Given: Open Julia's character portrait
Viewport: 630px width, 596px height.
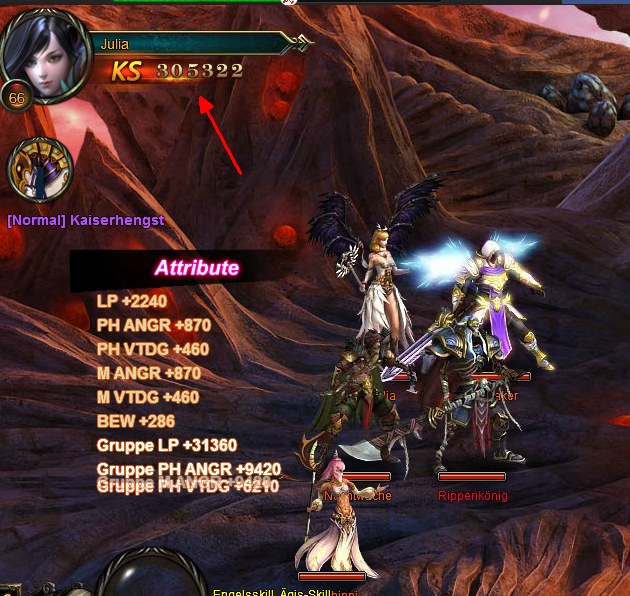Looking at the screenshot, I should pos(46,54).
